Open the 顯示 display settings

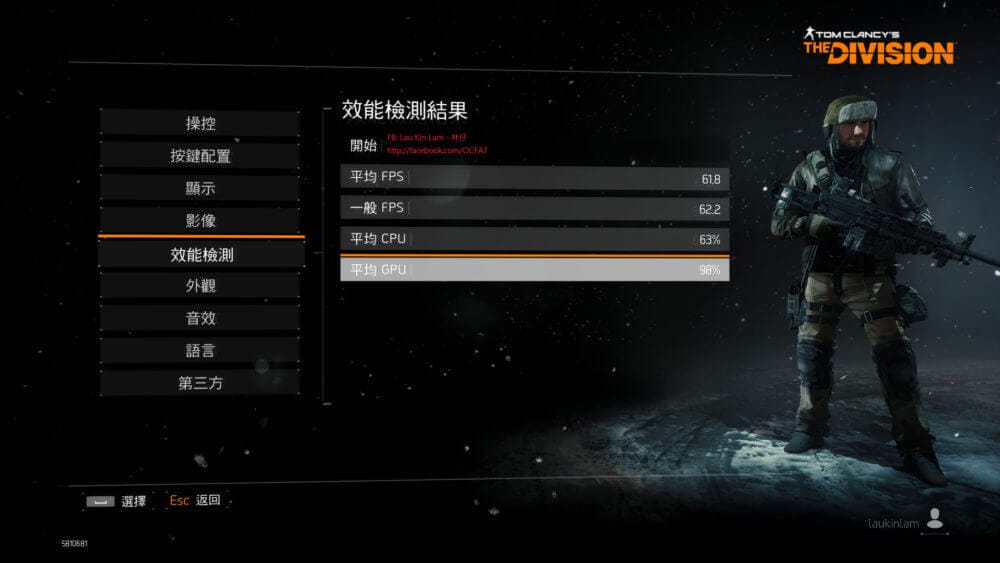coord(200,188)
